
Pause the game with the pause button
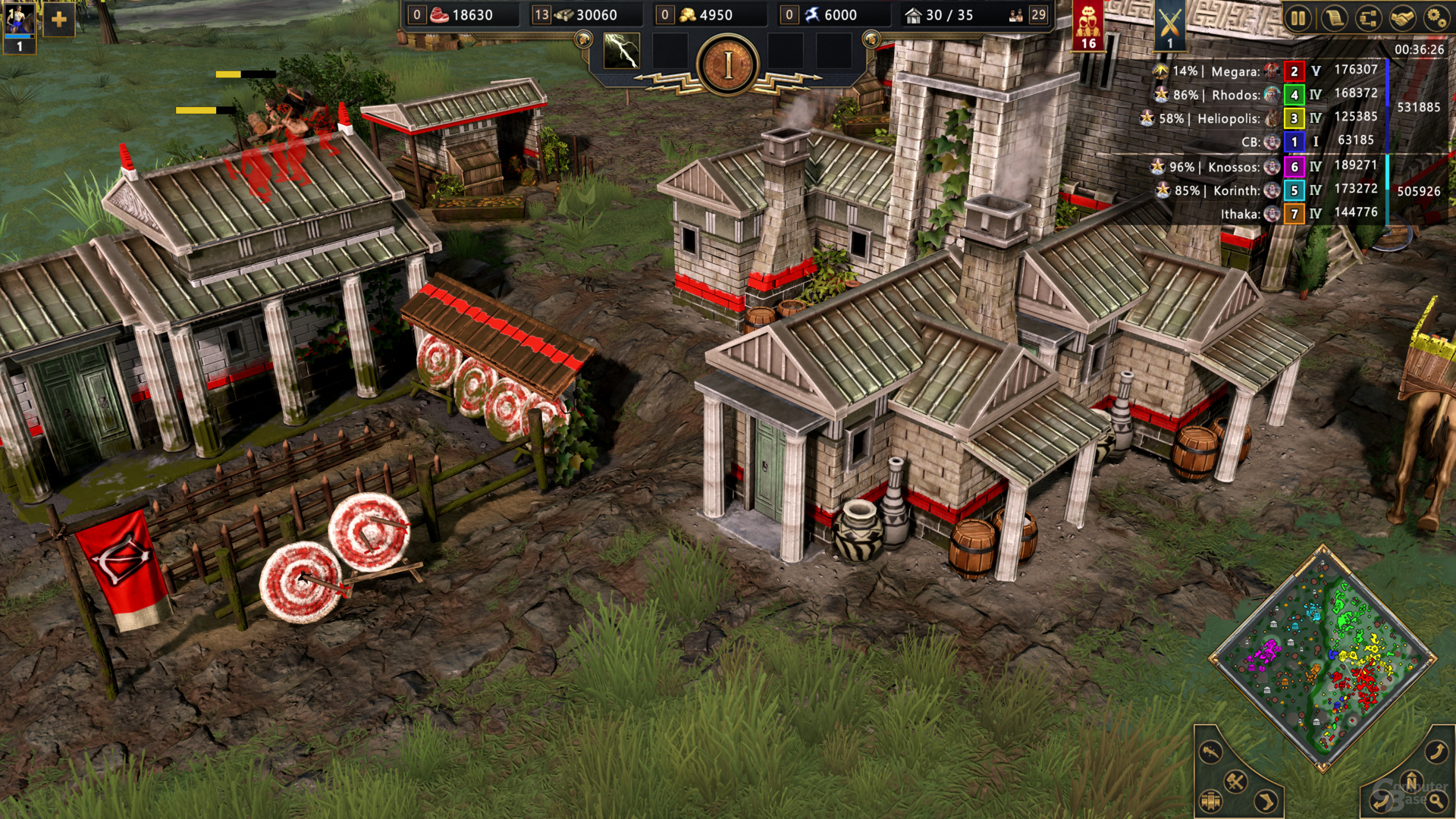(1298, 17)
